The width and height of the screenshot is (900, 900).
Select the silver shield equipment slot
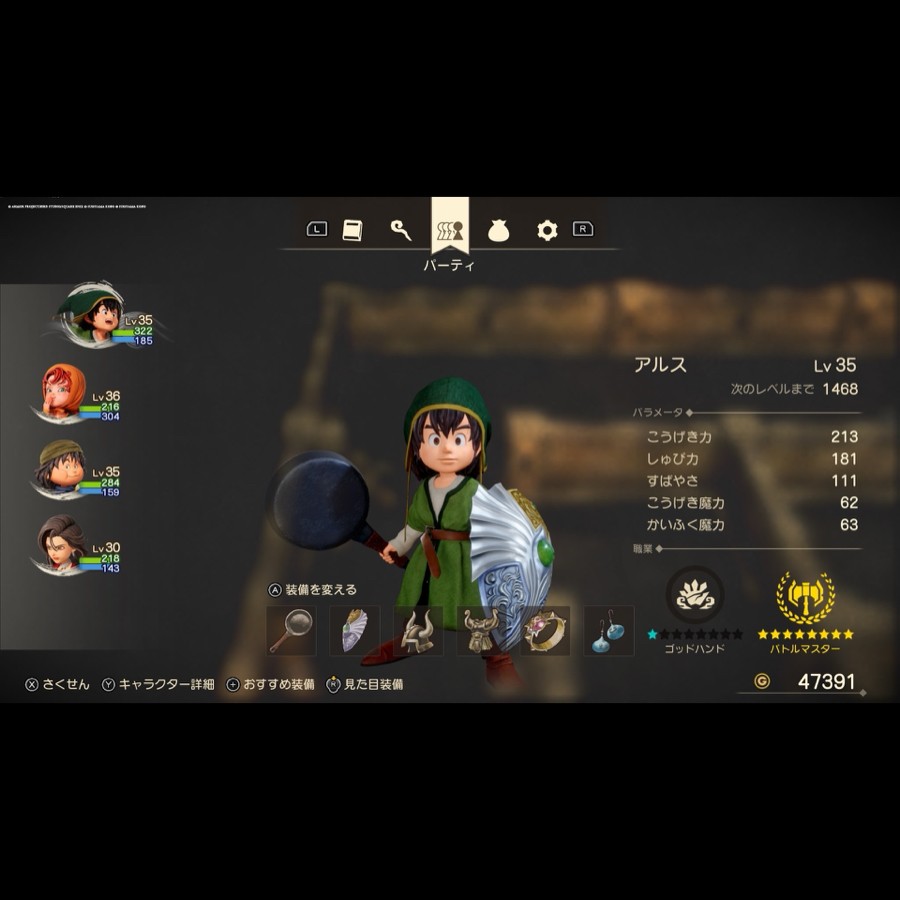coord(355,631)
